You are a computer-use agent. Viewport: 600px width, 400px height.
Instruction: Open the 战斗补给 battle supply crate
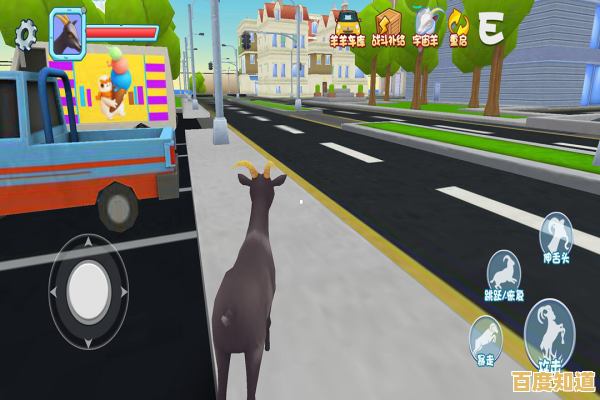pyautogui.click(x=388, y=26)
